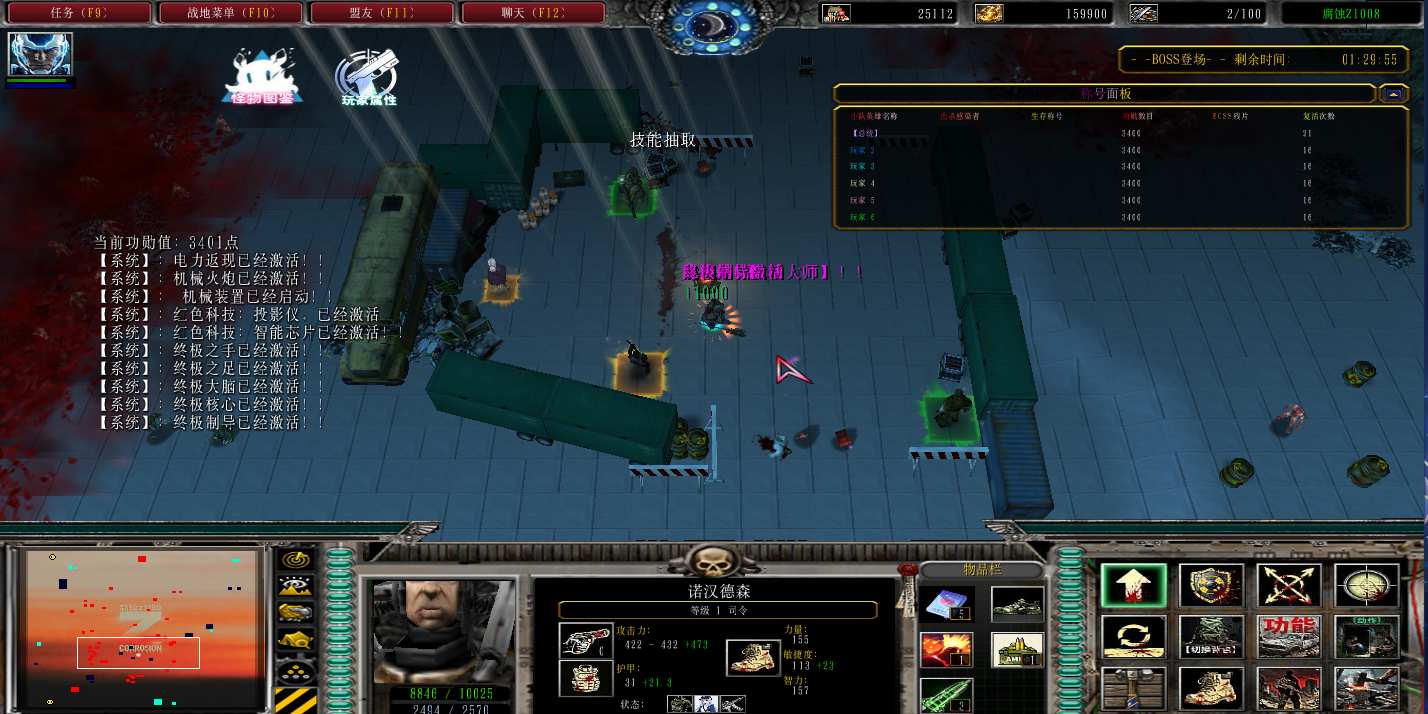The image size is (1428, 714).
Task: Select the AMMO crate inventory item
Action: [1018, 650]
